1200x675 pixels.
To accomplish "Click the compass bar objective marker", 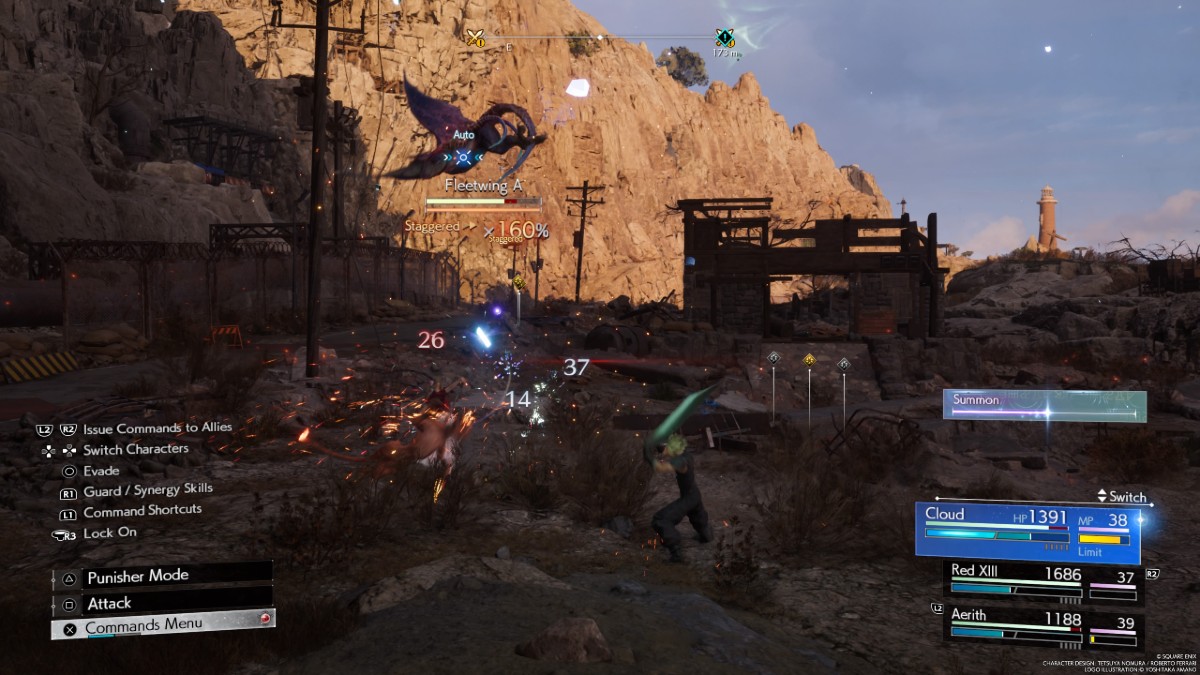I will coord(725,38).
